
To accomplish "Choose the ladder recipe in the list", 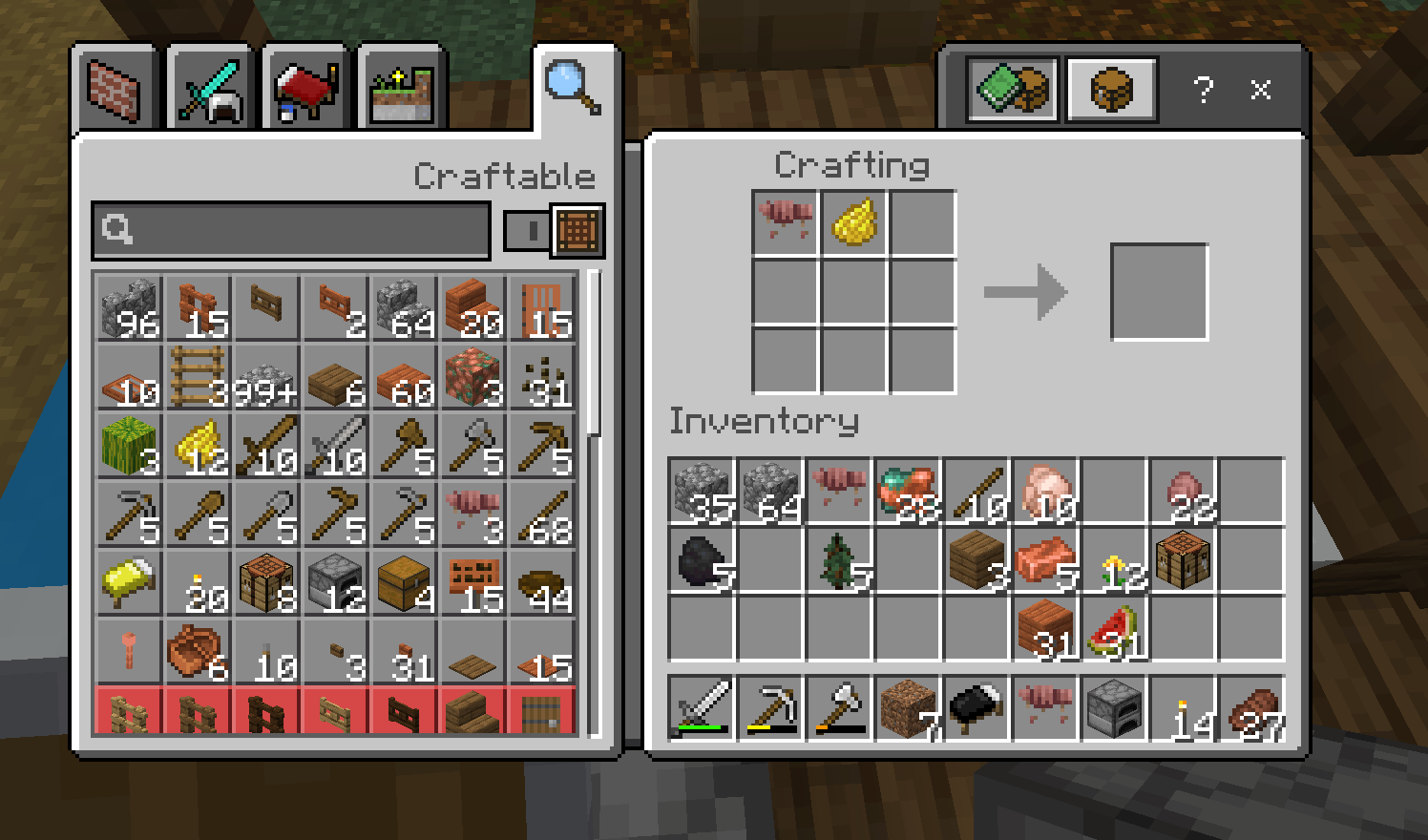I will point(198,376).
